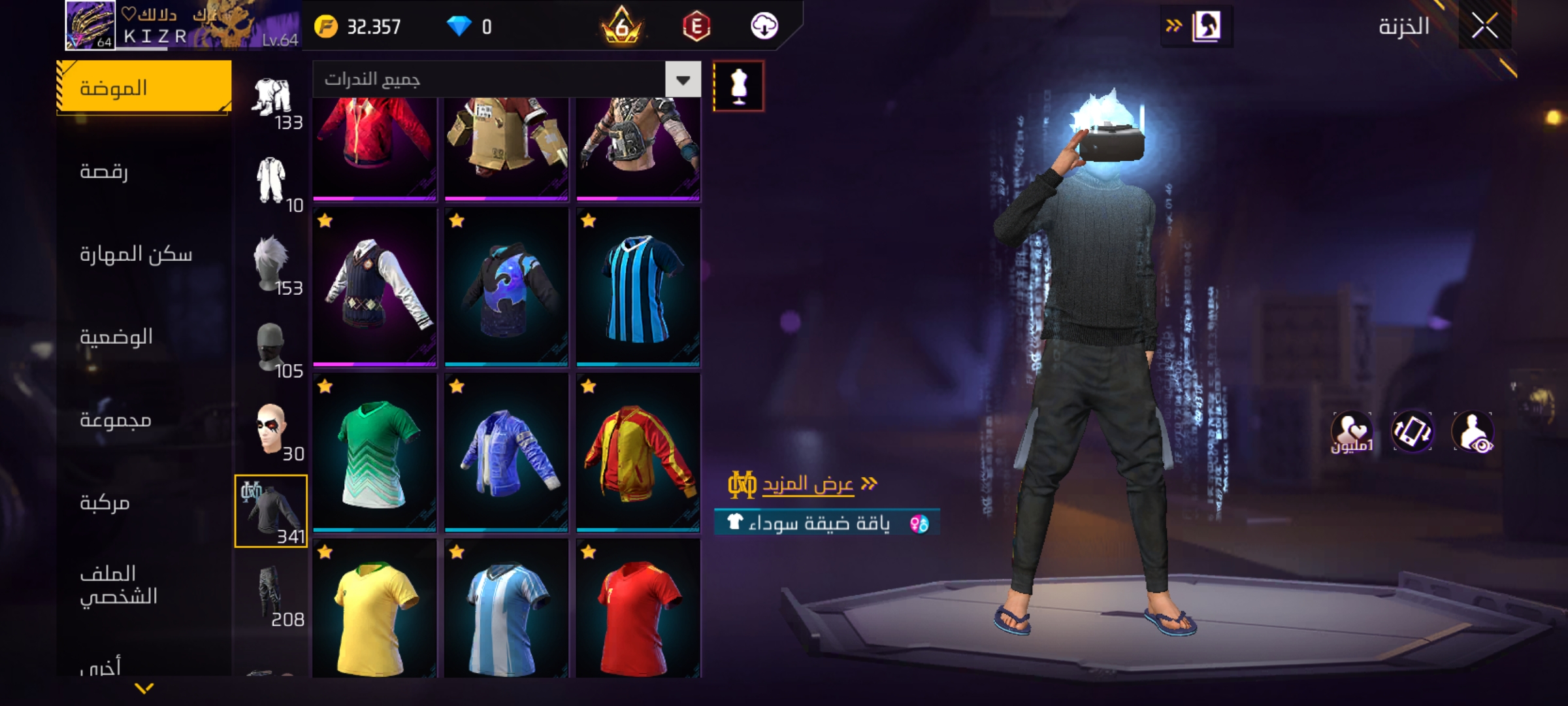
Task: Select the الموضة fashion tab
Action: coord(144,88)
